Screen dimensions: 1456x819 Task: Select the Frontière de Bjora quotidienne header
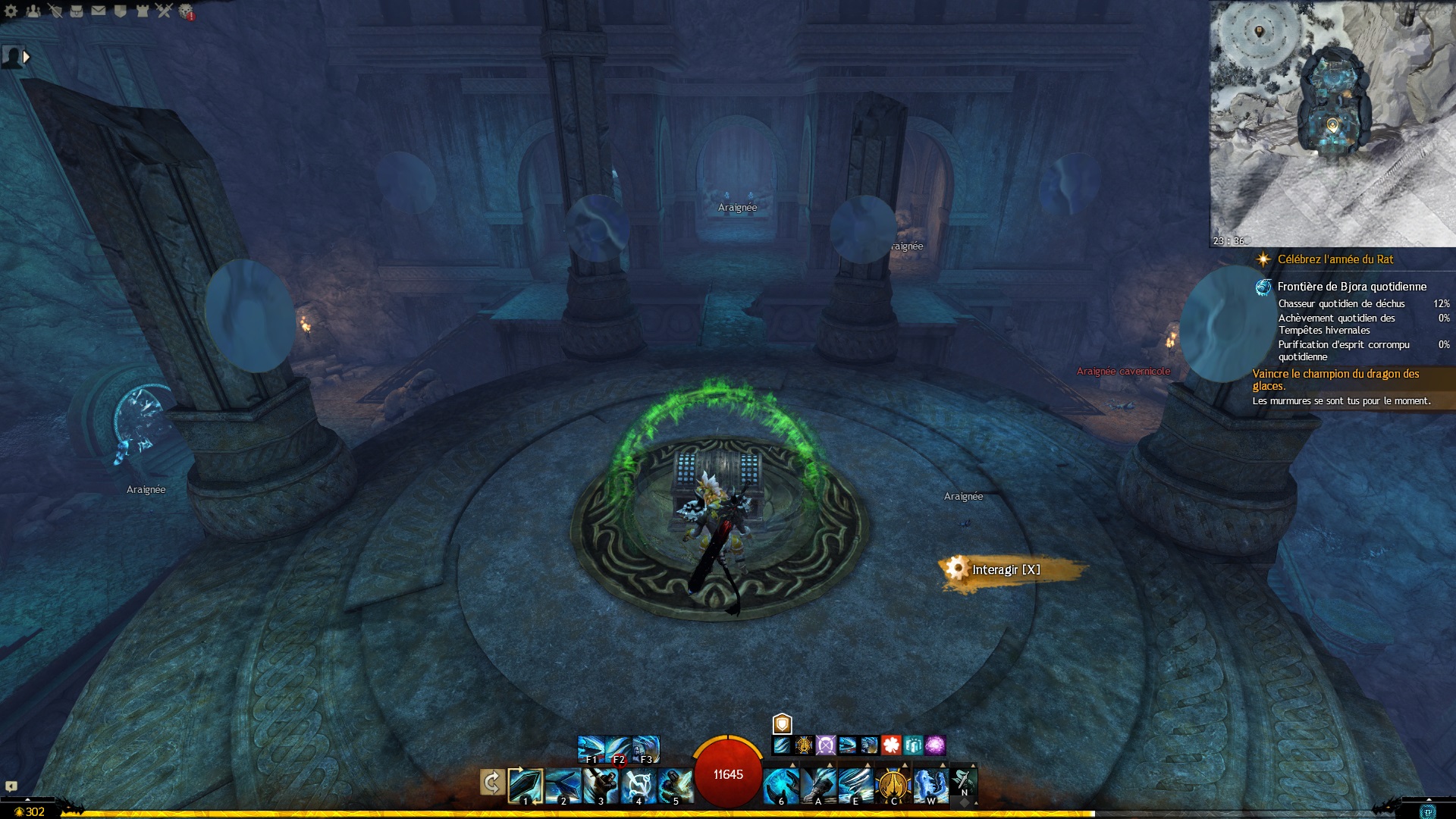(x=1351, y=287)
